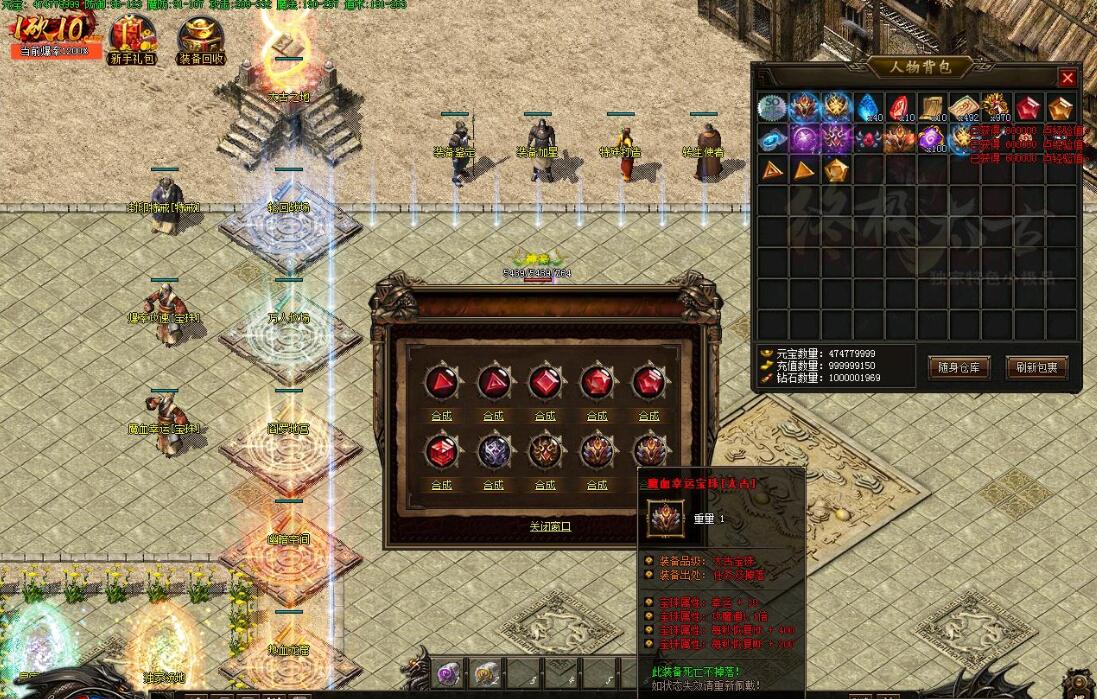Select the stone tablet stack of 492

(x=964, y=108)
